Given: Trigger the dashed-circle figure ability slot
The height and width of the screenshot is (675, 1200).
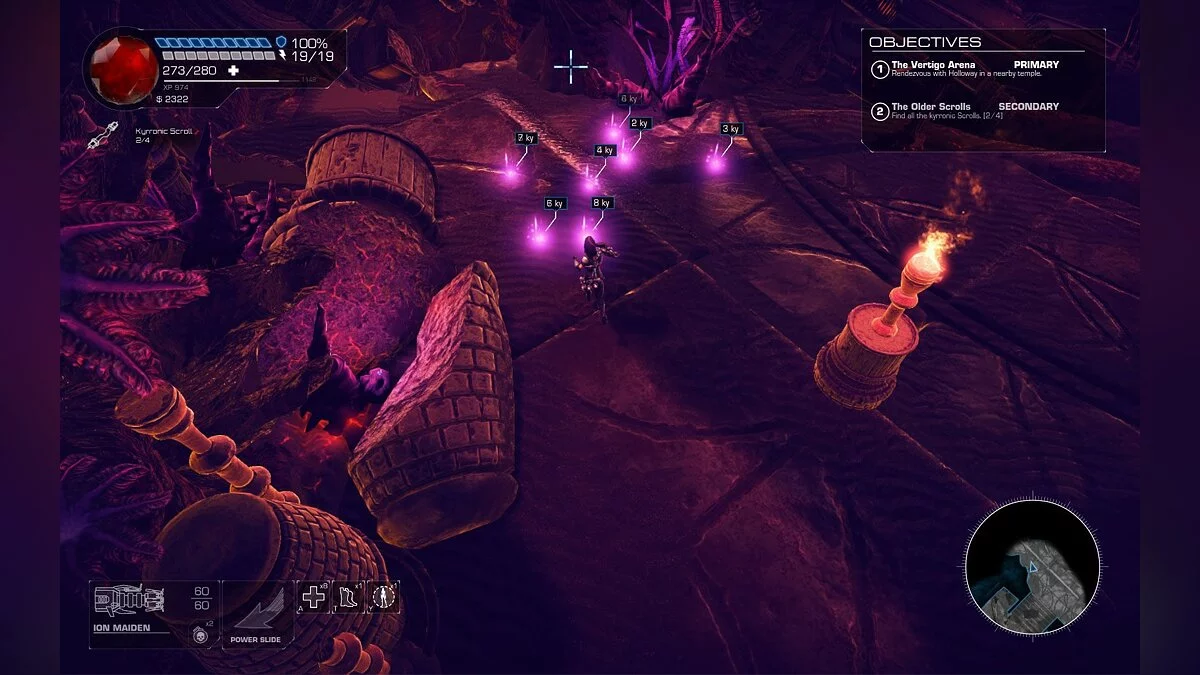Looking at the screenshot, I should 383,598.
